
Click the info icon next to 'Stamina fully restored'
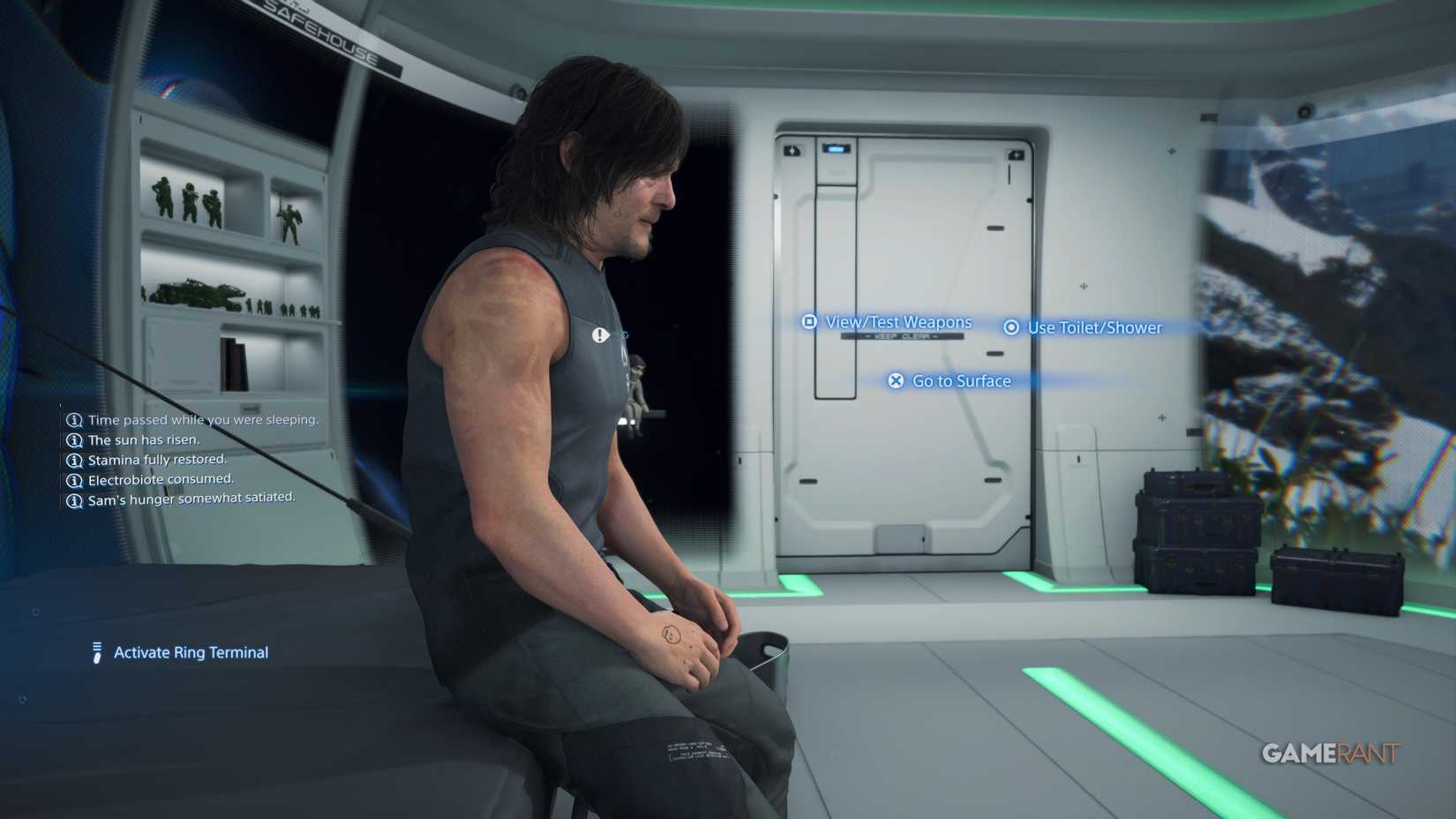[x=74, y=460]
